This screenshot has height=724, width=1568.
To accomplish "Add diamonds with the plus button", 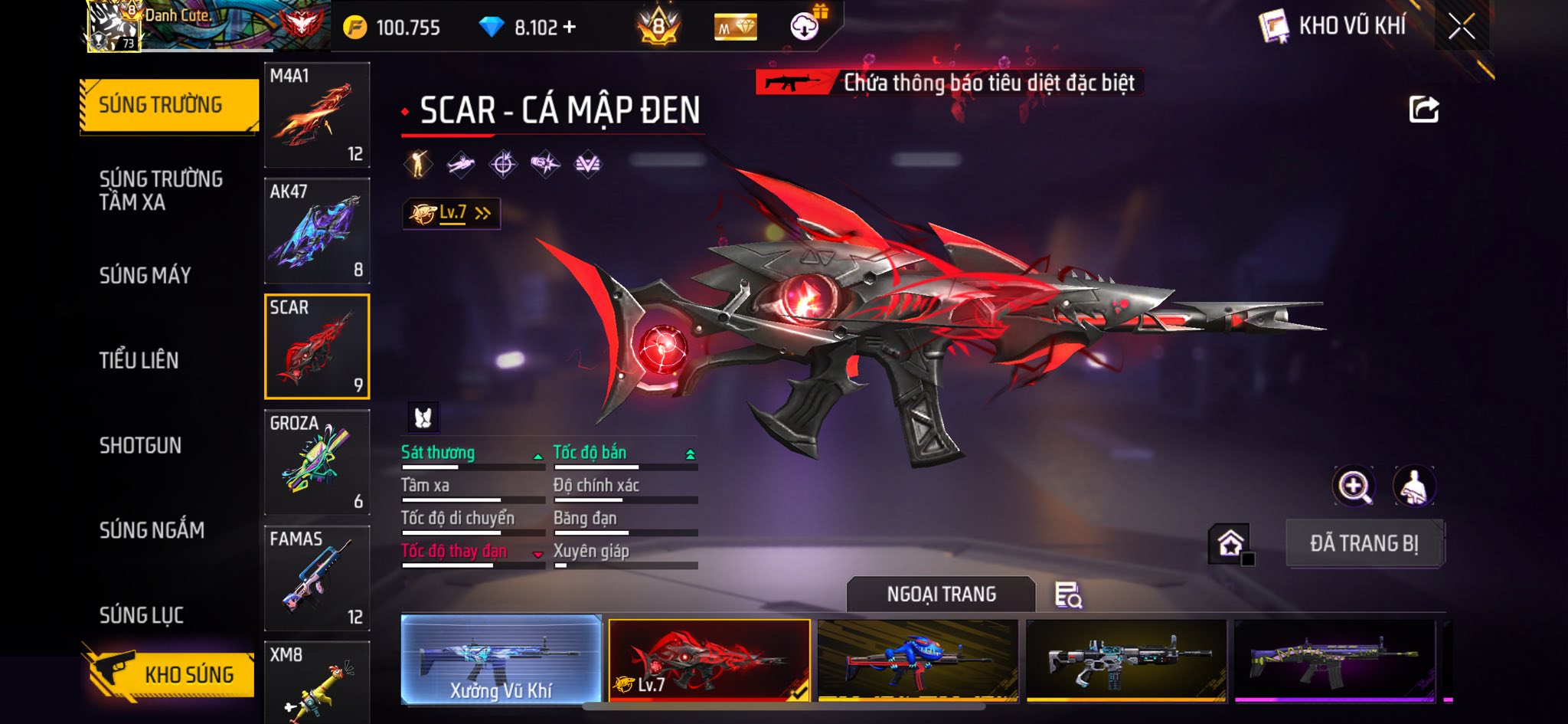I will pyautogui.click(x=570, y=28).
